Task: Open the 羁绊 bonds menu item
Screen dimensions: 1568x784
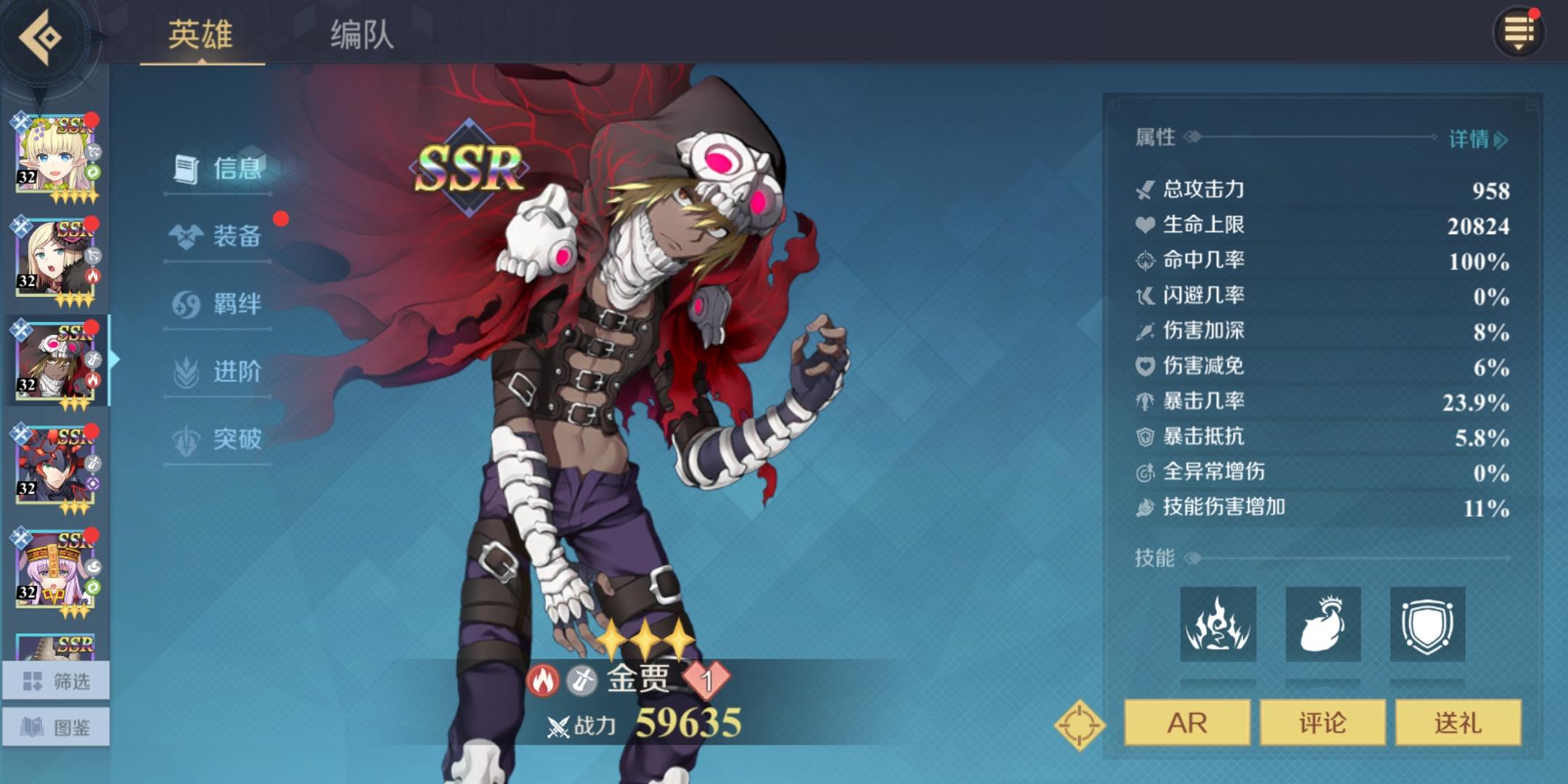Action: [x=218, y=303]
